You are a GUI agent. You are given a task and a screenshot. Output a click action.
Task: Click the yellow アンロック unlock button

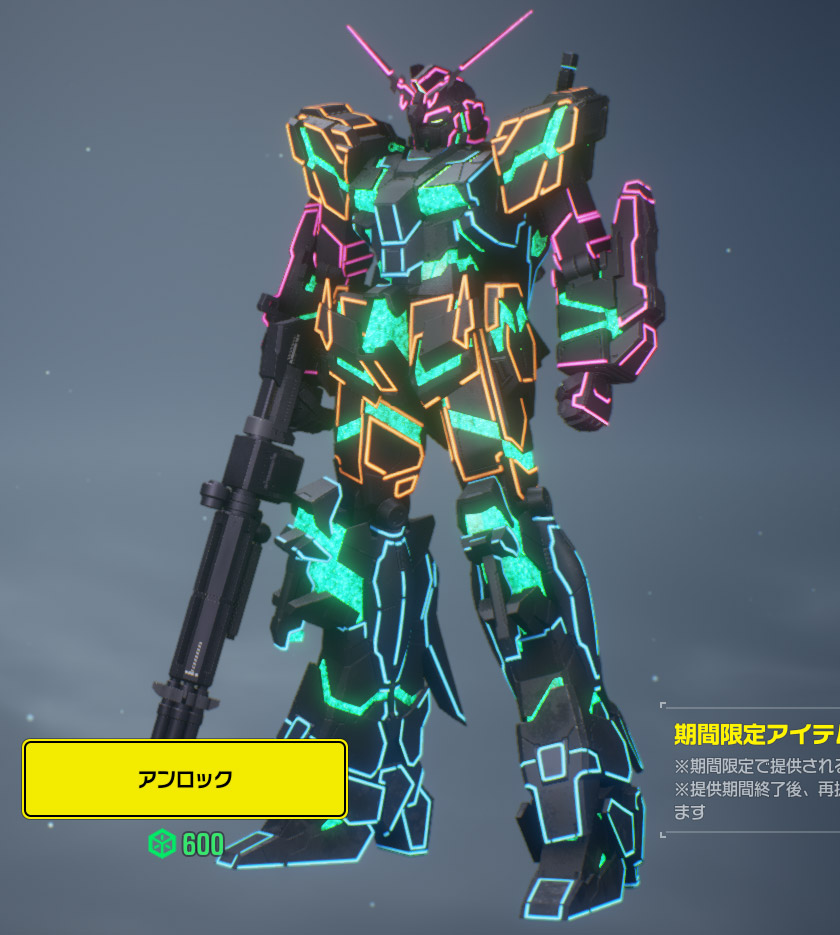pyautogui.click(x=185, y=779)
